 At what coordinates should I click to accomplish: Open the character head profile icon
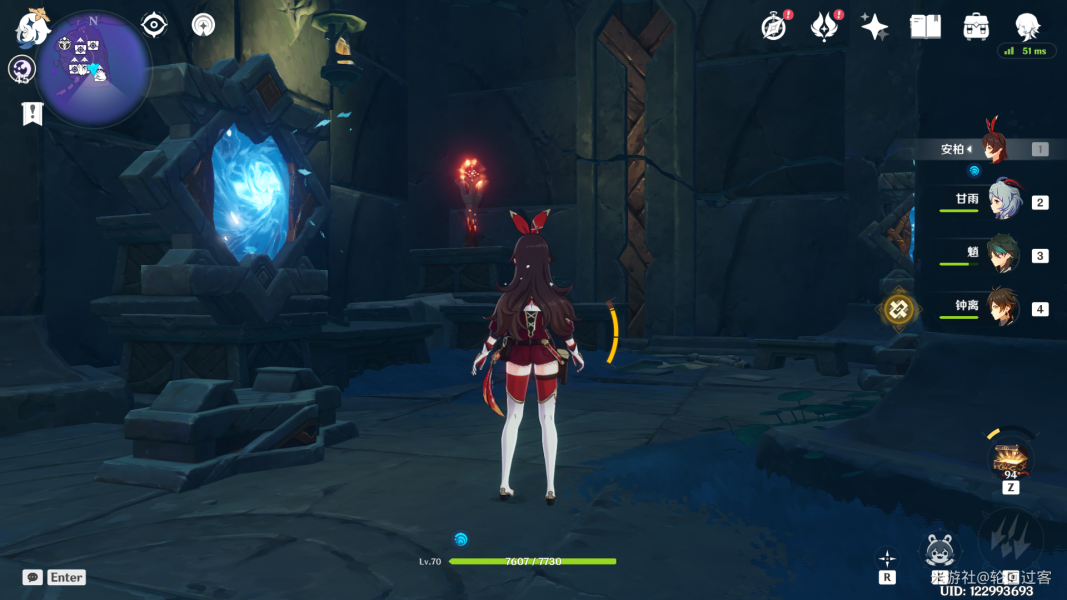(1026, 25)
